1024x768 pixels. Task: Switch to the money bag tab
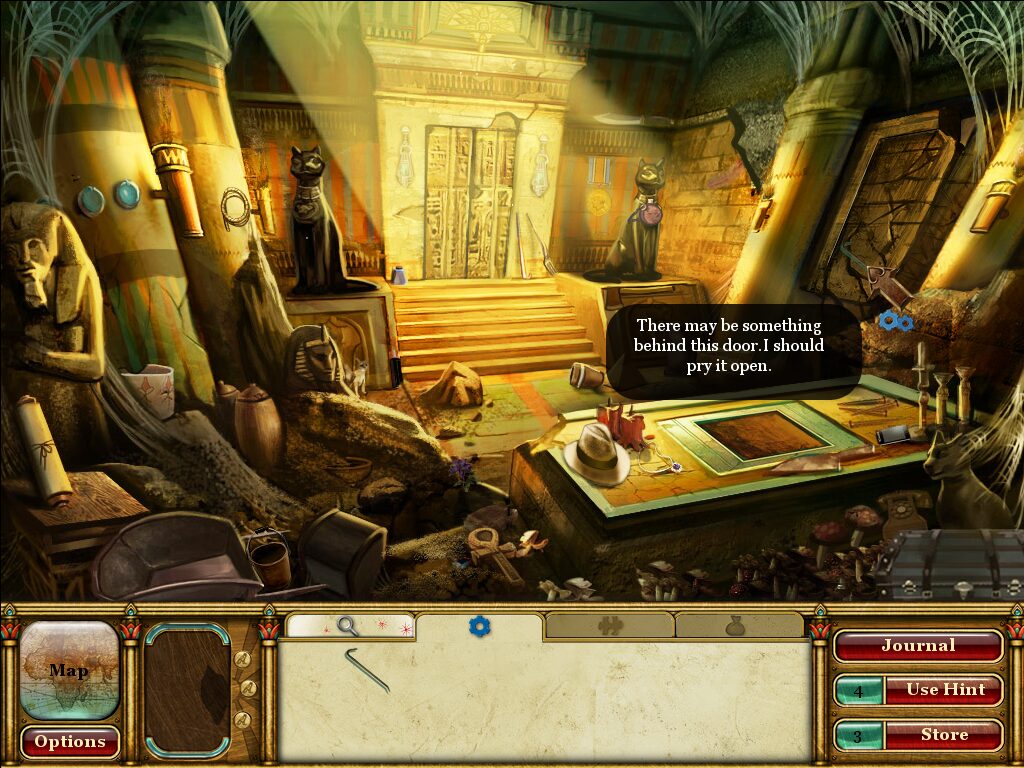pyautogui.click(x=739, y=627)
